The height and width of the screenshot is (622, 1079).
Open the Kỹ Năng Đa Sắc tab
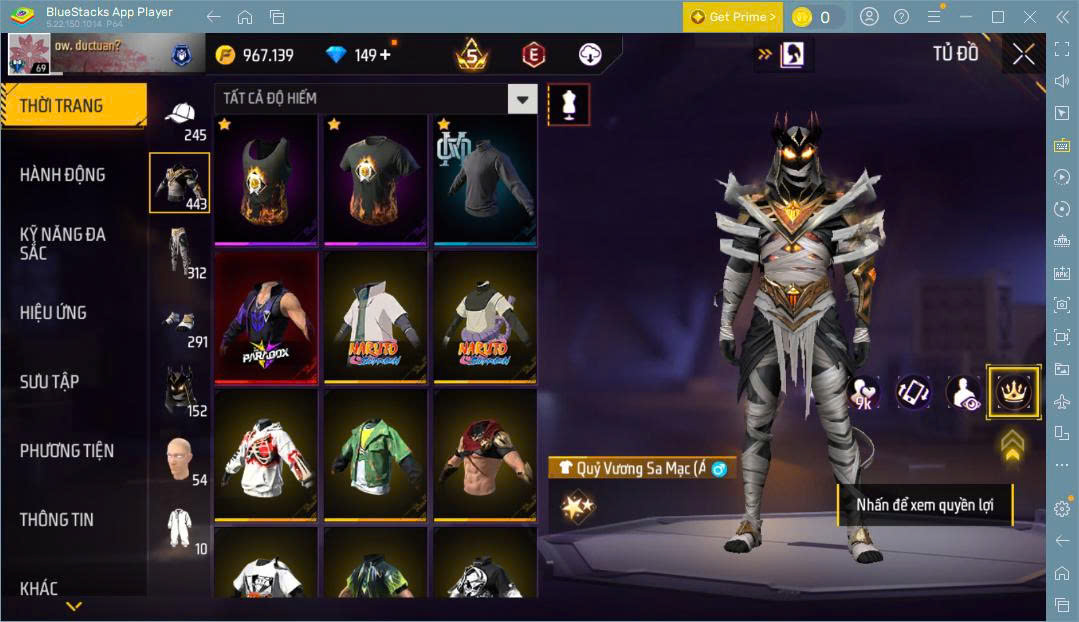click(x=62, y=243)
